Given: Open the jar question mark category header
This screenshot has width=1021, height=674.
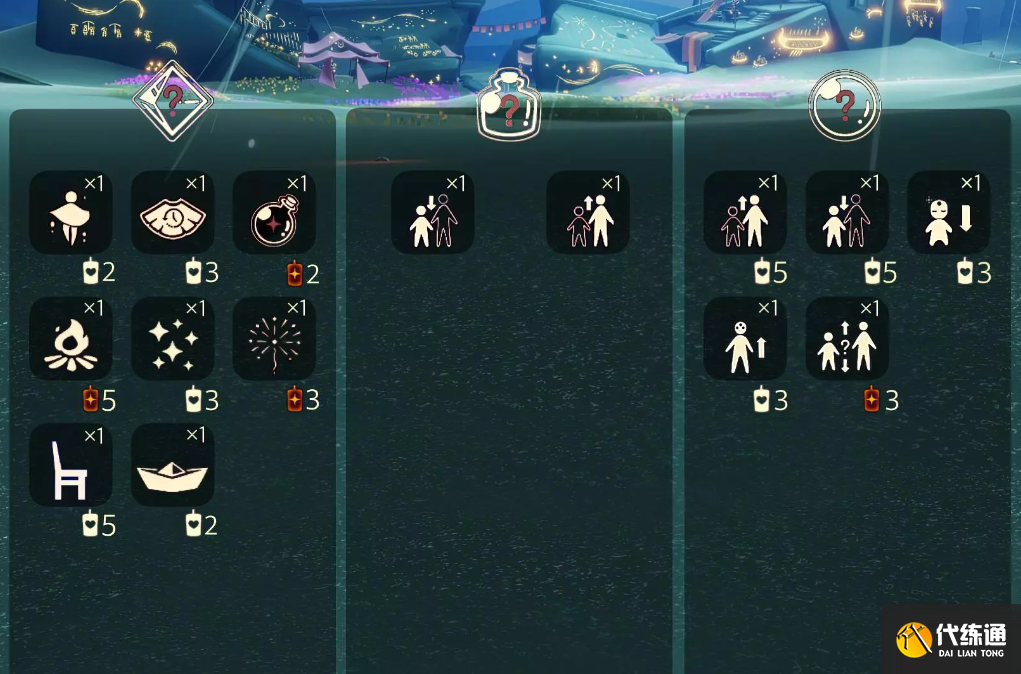Looking at the screenshot, I should coord(509,106).
